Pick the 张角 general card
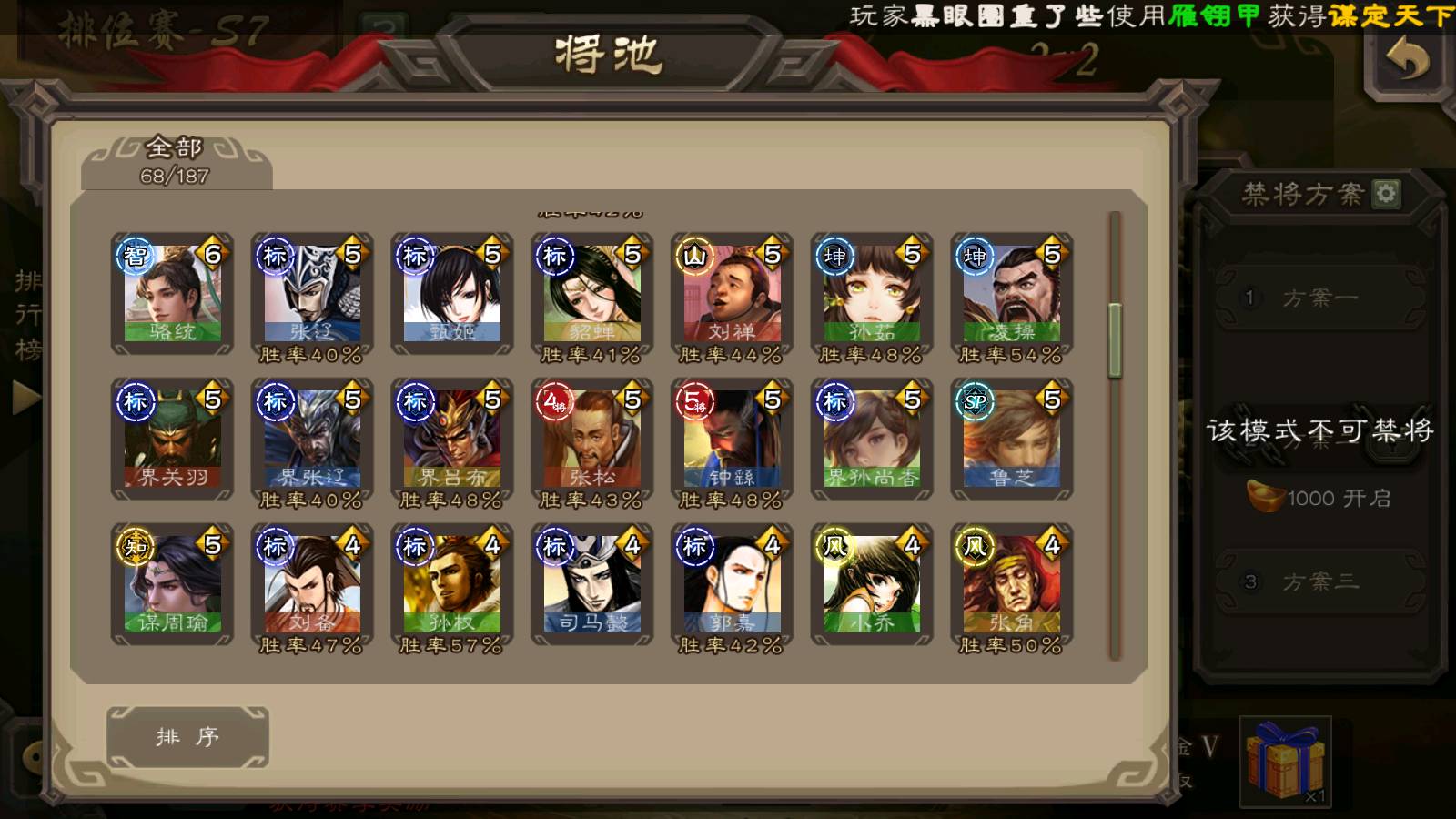Image resolution: width=1456 pixels, height=819 pixels. pyautogui.click(x=1012, y=584)
